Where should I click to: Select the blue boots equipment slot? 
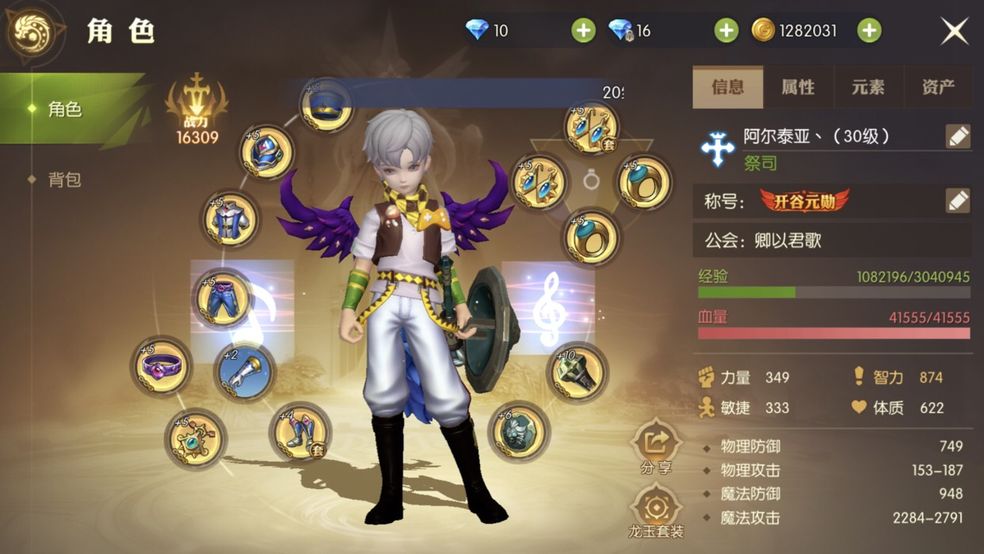[300, 431]
